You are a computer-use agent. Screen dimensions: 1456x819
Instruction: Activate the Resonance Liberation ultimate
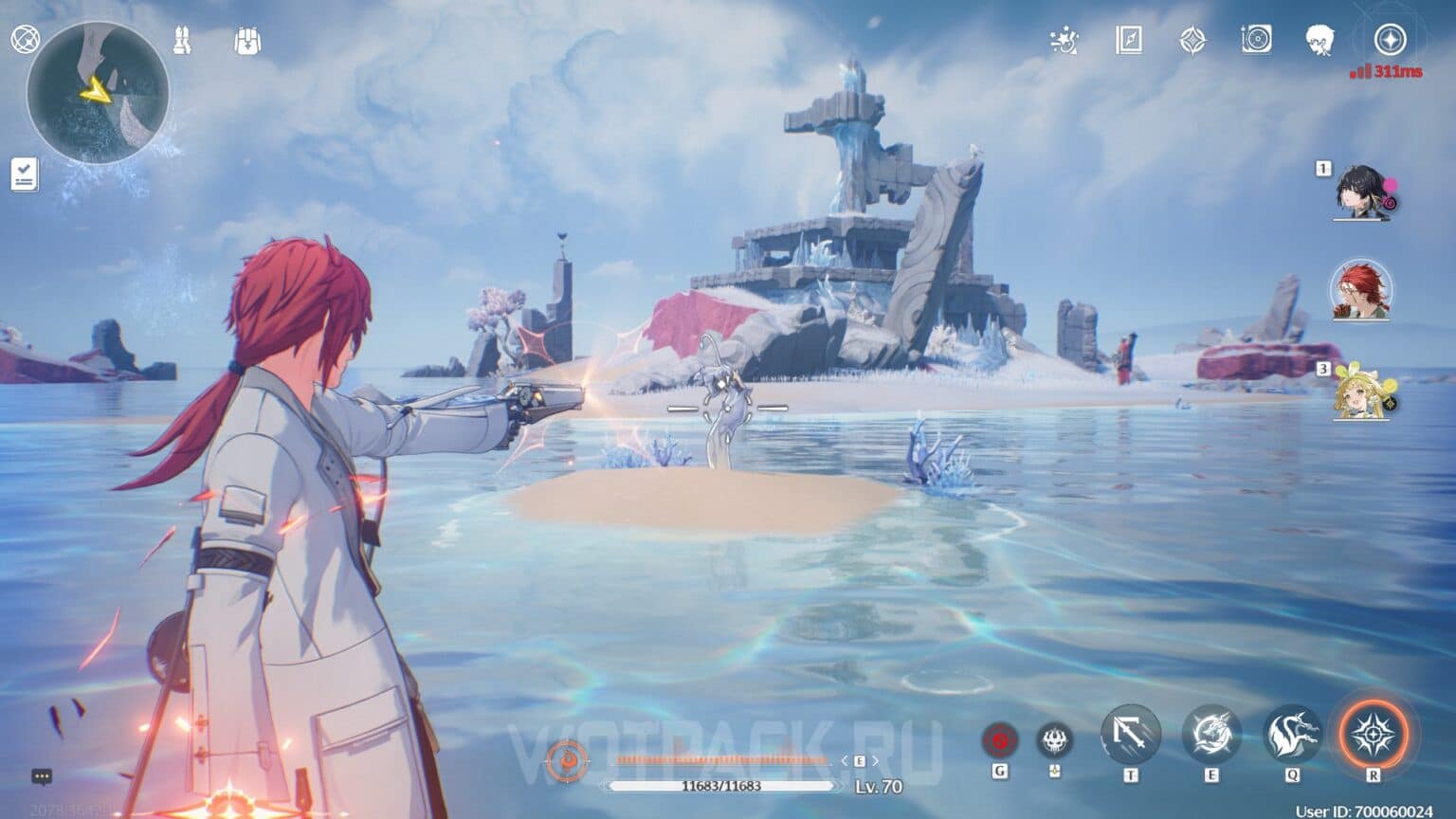click(x=1373, y=735)
